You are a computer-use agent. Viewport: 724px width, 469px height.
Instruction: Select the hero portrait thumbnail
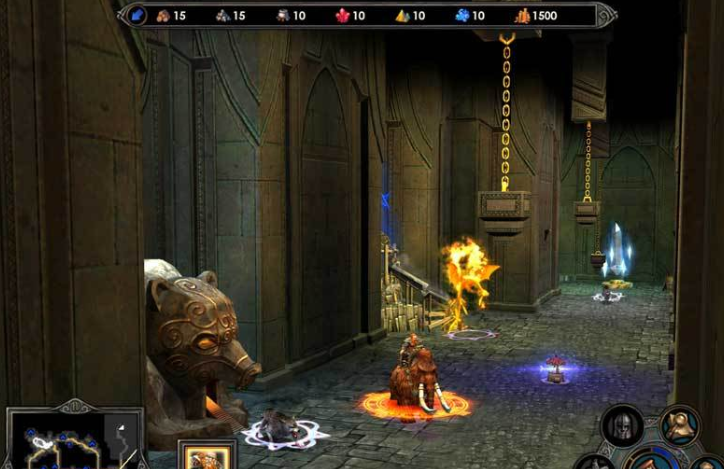[x=207, y=456]
